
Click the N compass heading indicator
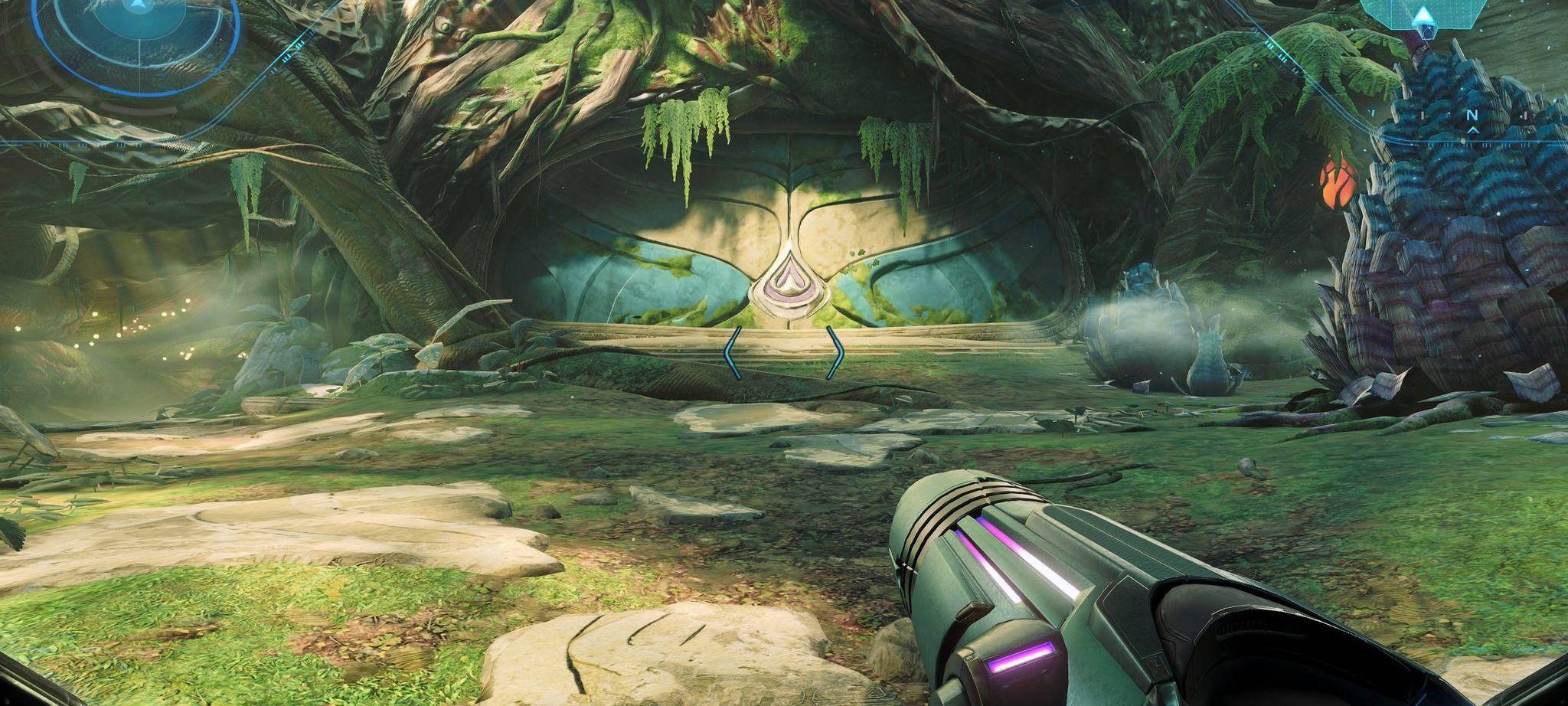tap(1473, 115)
